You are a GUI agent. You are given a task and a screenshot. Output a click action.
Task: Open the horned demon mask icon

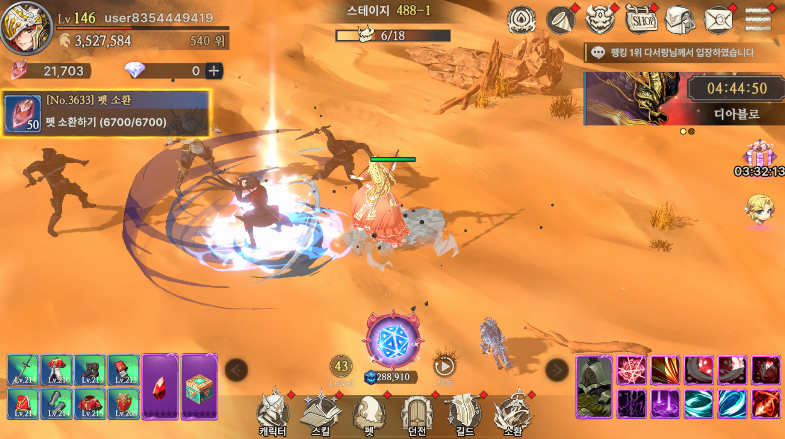click(x=599, y=19)
